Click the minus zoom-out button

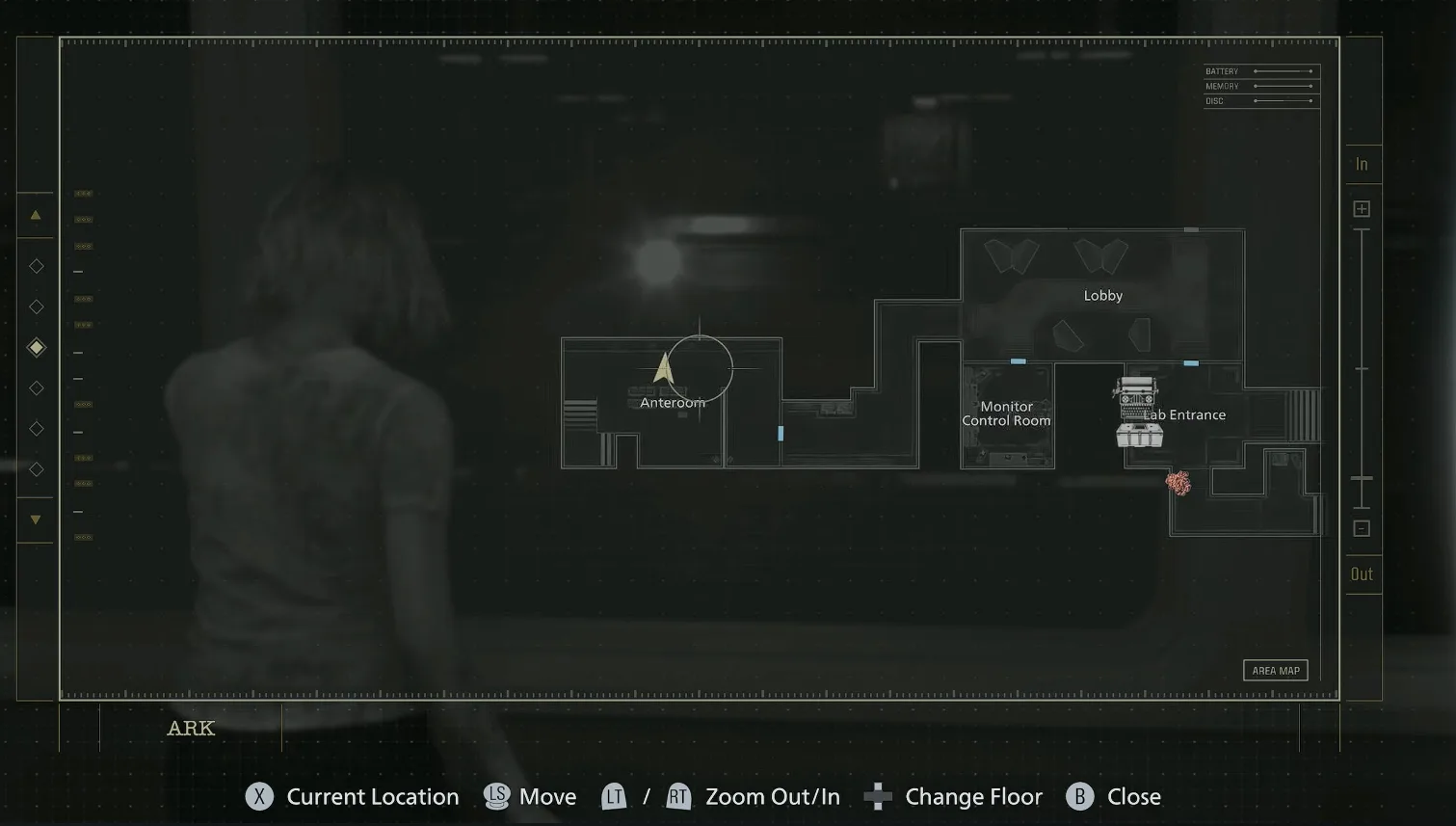1362,528
